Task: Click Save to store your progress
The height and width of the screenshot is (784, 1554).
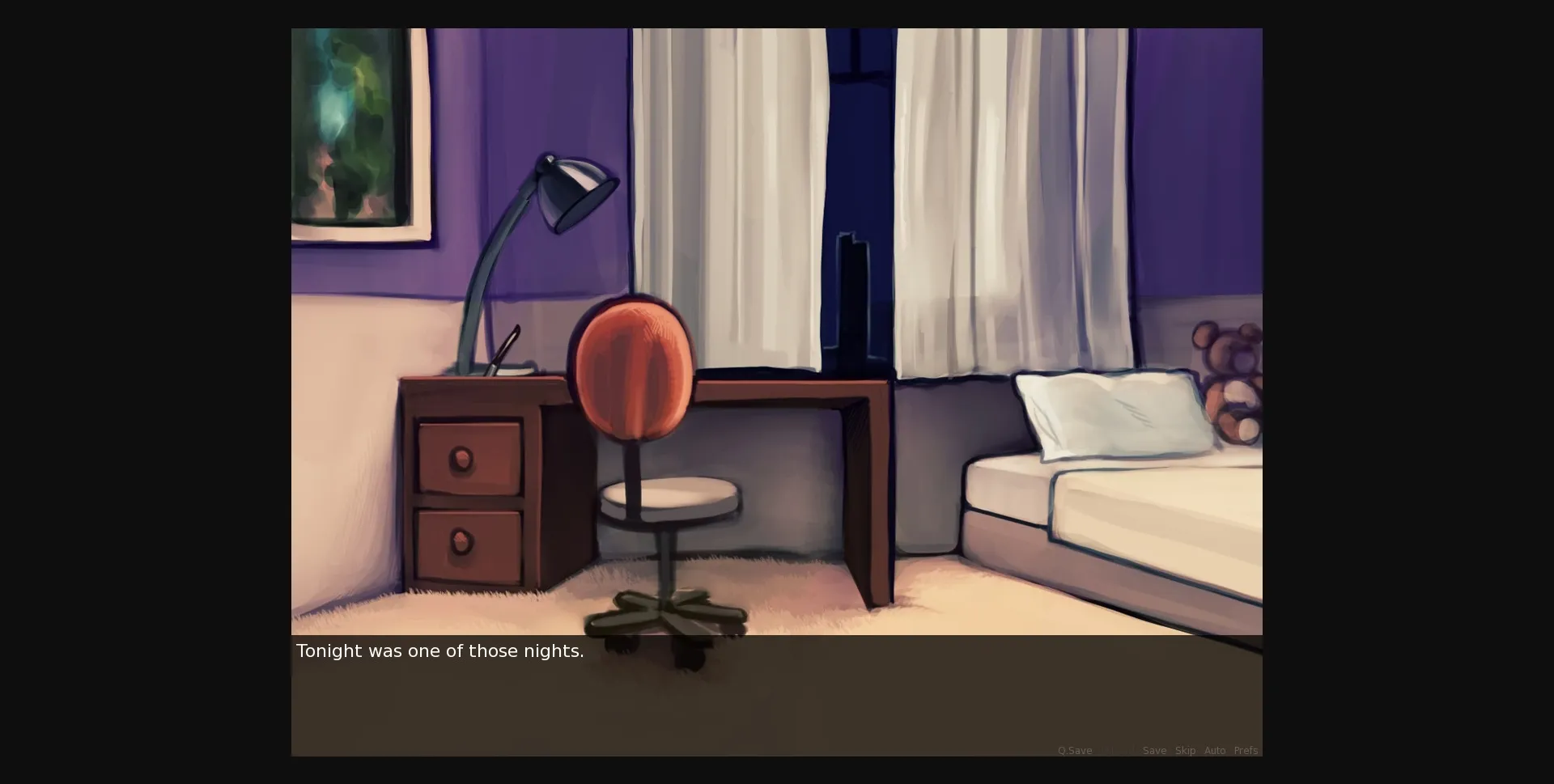Action: 1153,751
